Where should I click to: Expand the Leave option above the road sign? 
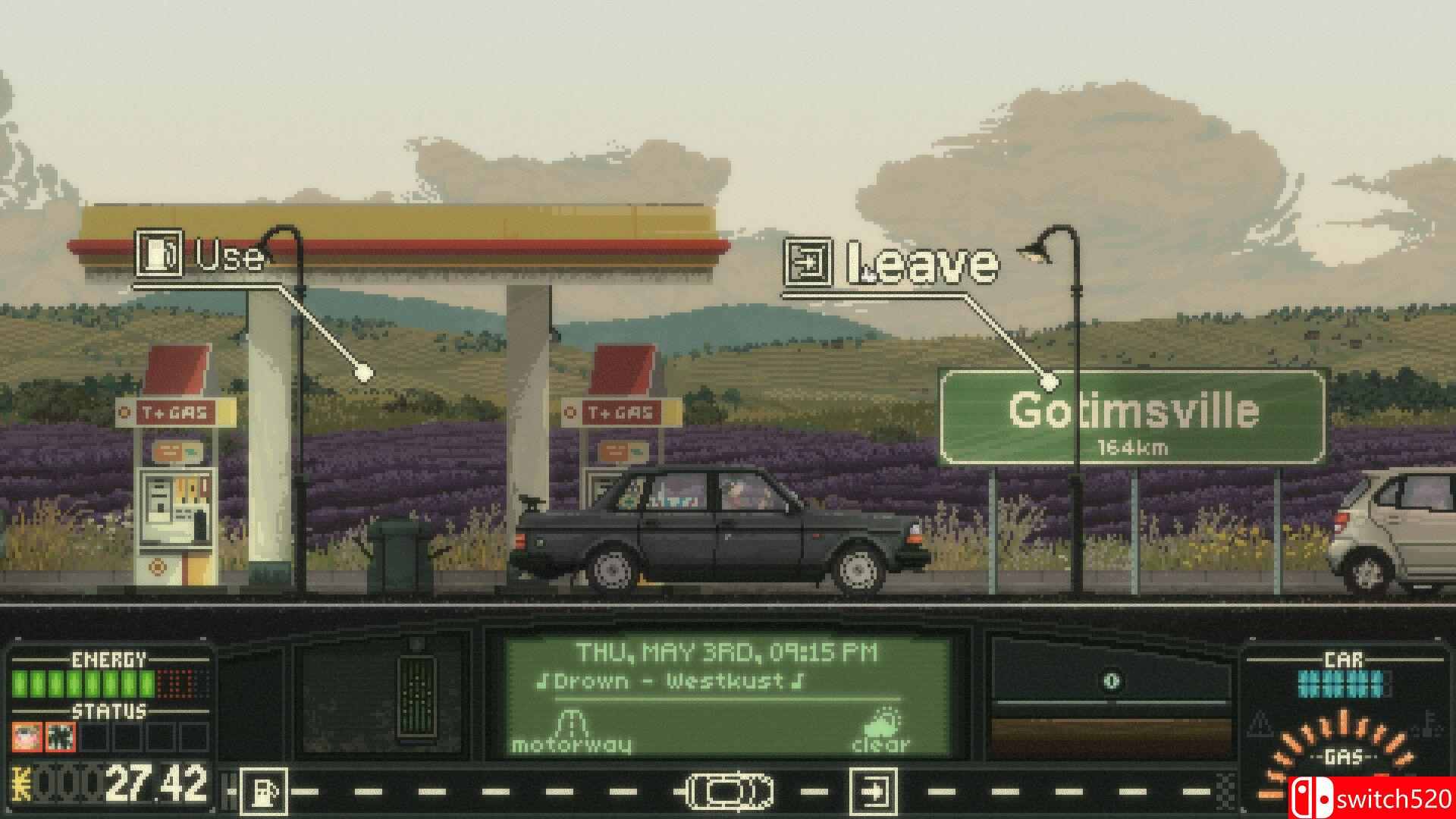(x=923, y=265)
